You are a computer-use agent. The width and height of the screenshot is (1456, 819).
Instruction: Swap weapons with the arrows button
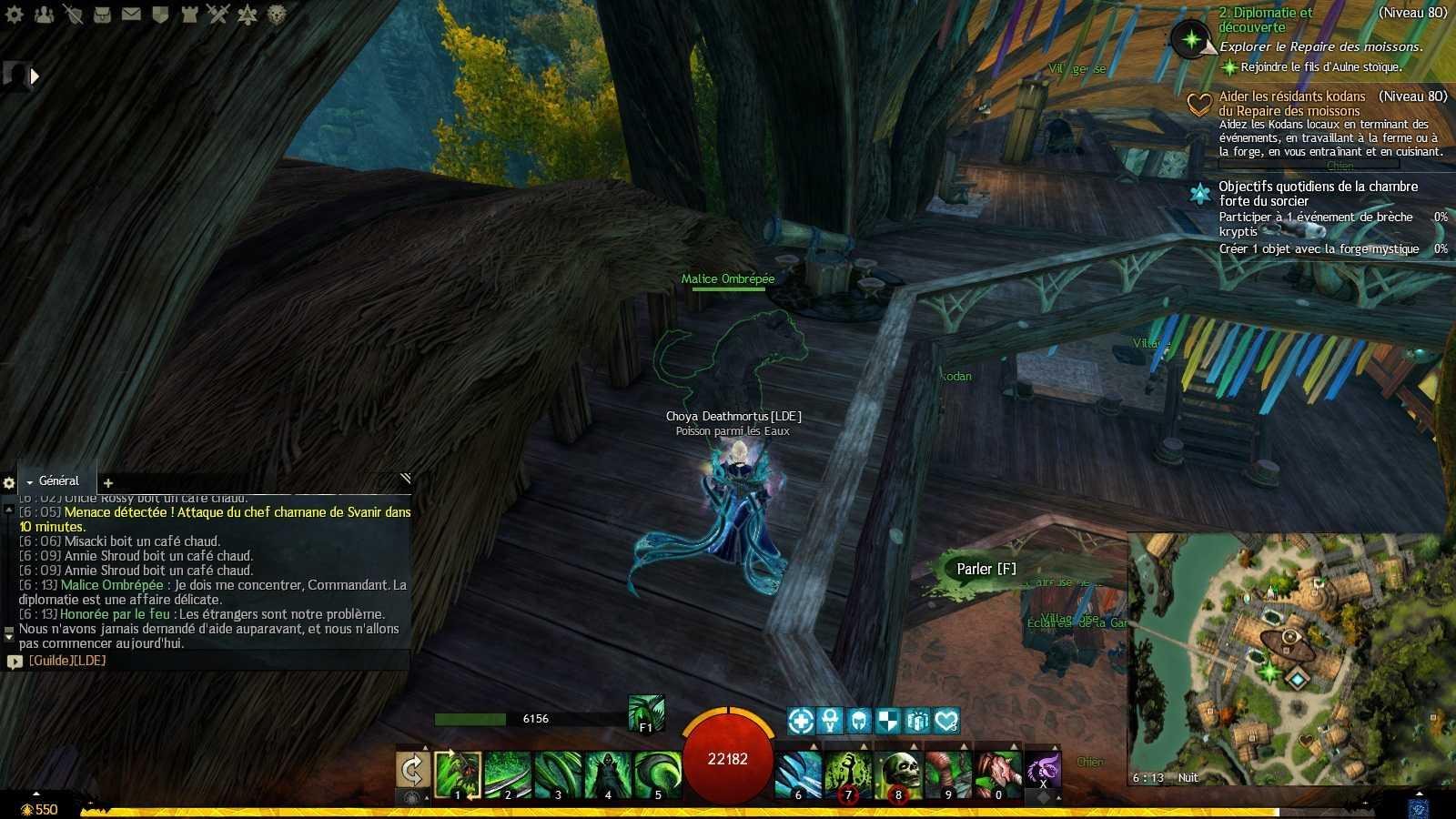click(x=413, y=770)
